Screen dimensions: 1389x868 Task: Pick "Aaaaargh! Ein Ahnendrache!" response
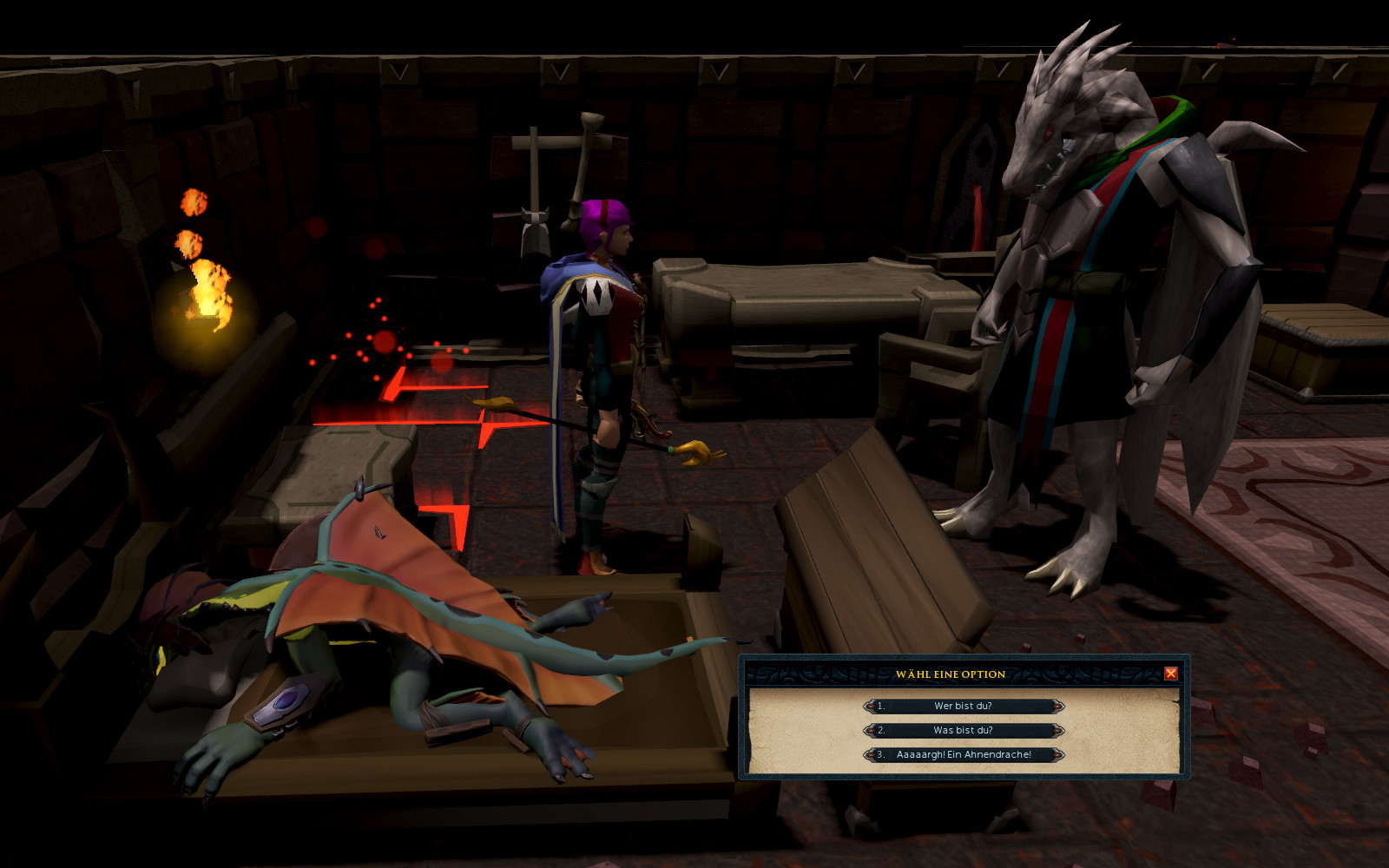click(x=964, y=755)
